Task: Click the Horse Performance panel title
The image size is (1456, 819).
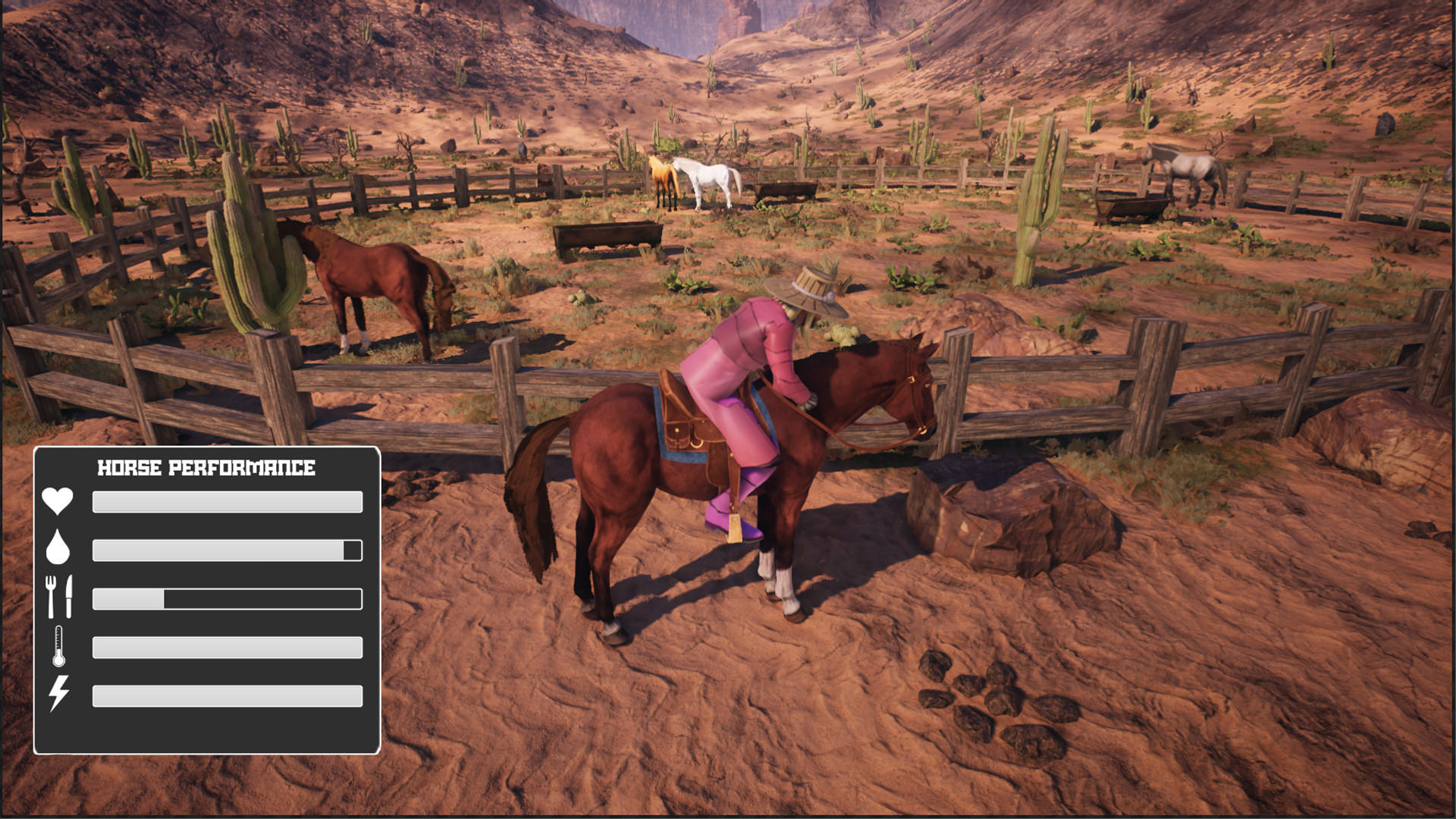Action: [206, 468]
